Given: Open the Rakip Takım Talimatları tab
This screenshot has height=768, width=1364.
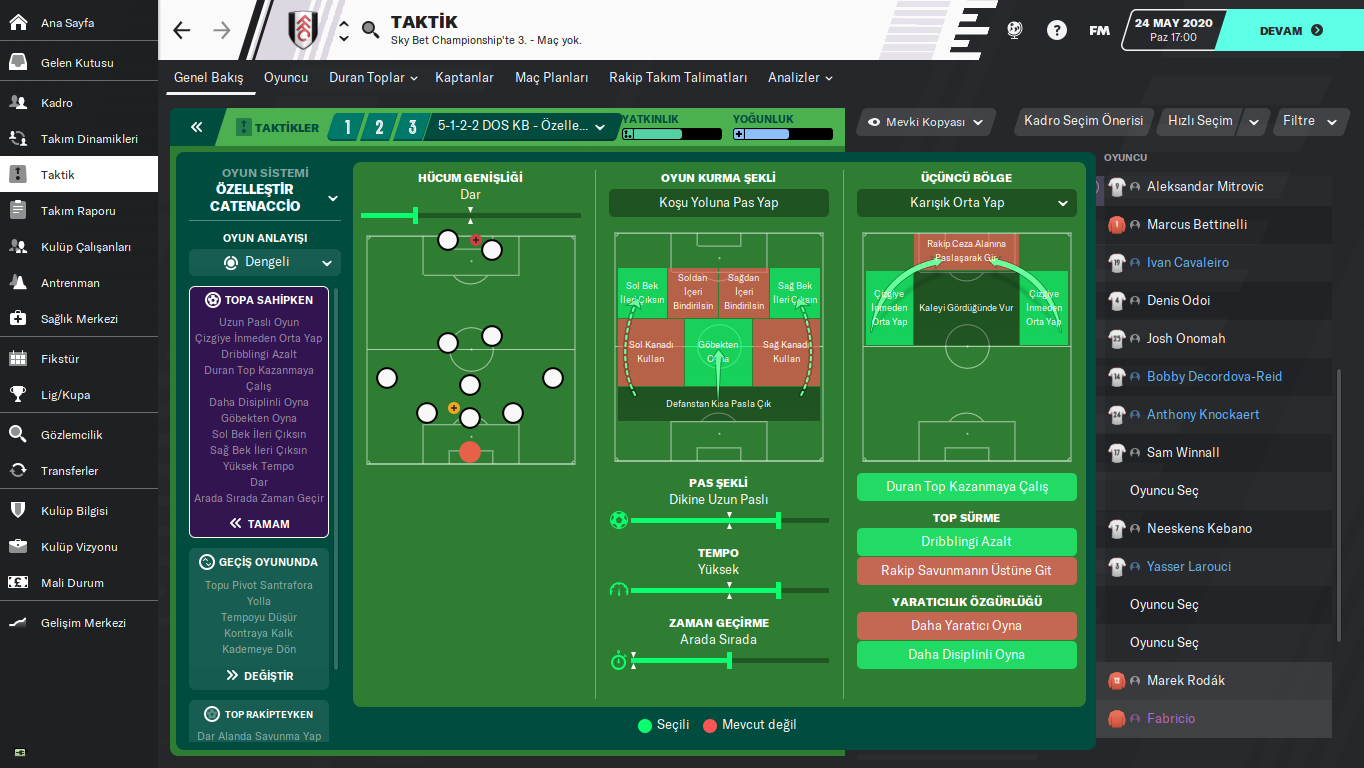Looking at the screenshot, I should pyautogui.click(x=678, y=78).
